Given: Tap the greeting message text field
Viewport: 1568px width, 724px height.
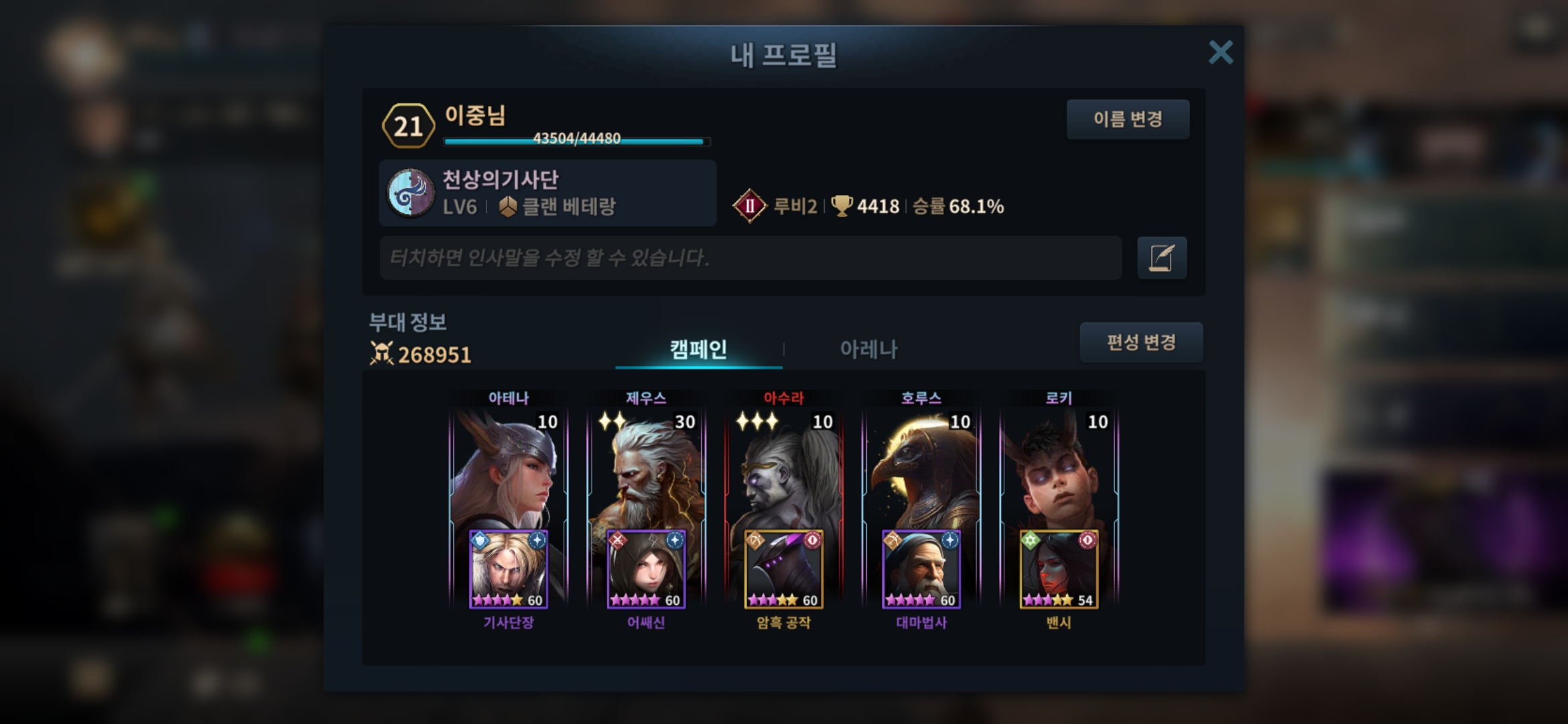Looking at the screenshot, I should coord(750,257).
